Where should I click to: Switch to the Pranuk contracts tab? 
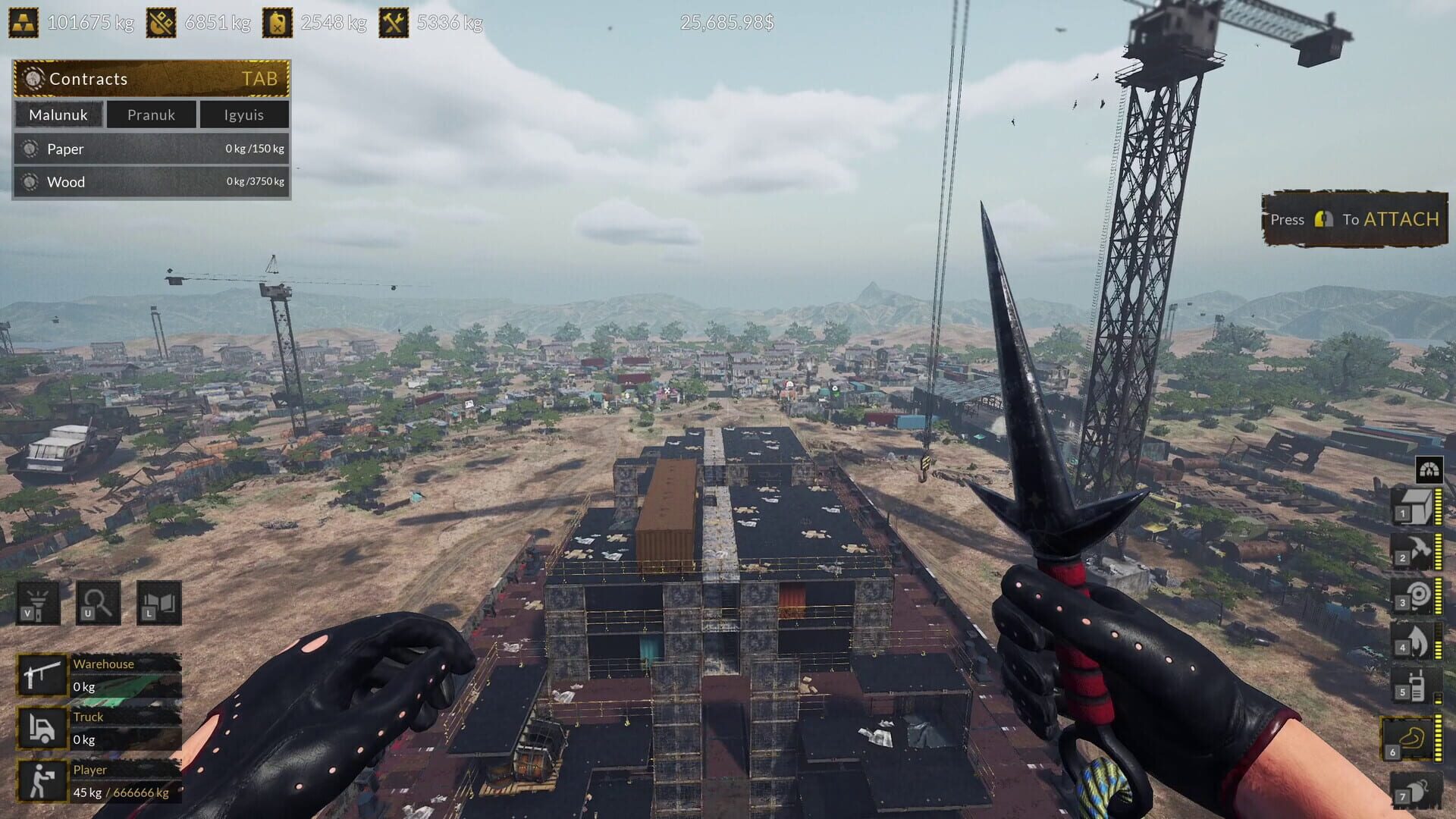pyautogui.click(x=151, y=115)
